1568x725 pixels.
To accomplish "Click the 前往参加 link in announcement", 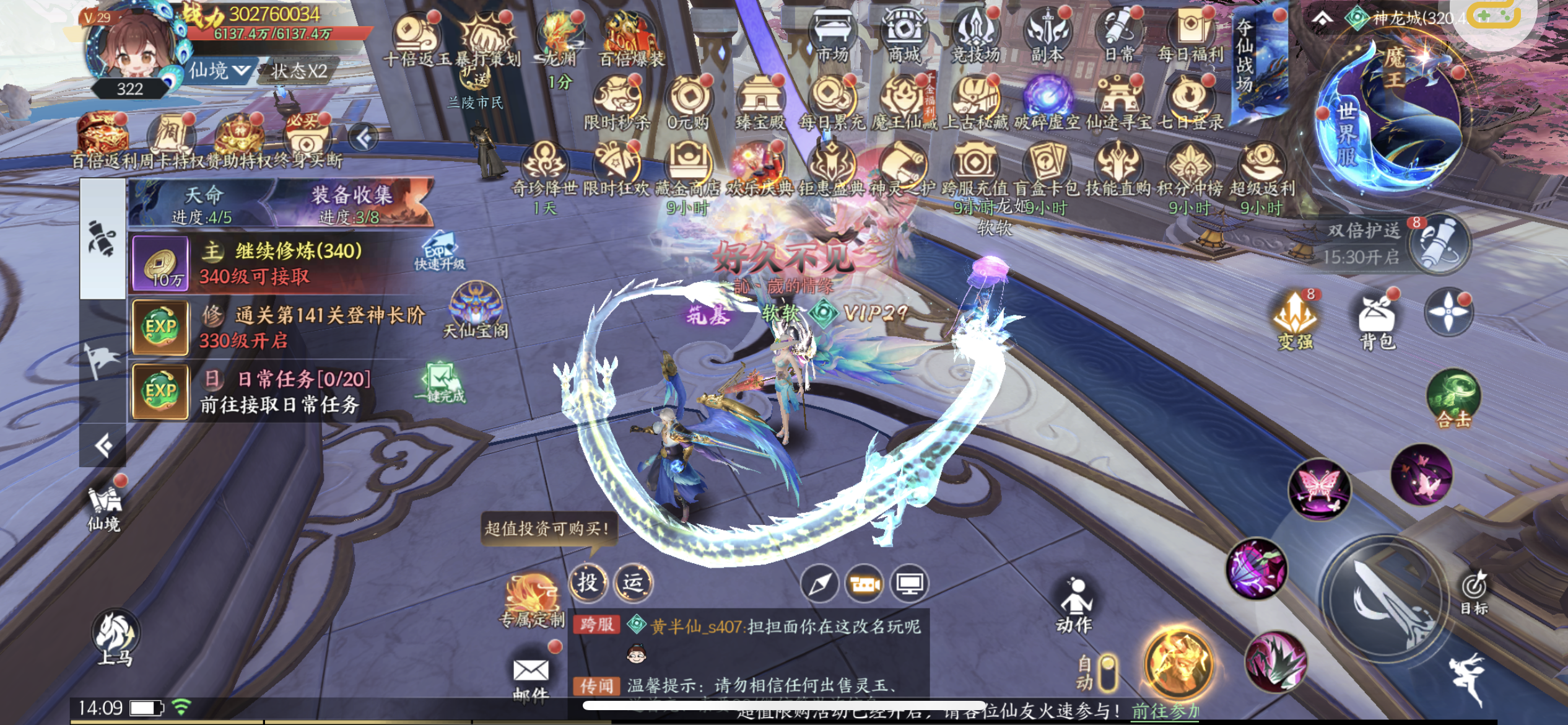I will [x=1164, y=711].
